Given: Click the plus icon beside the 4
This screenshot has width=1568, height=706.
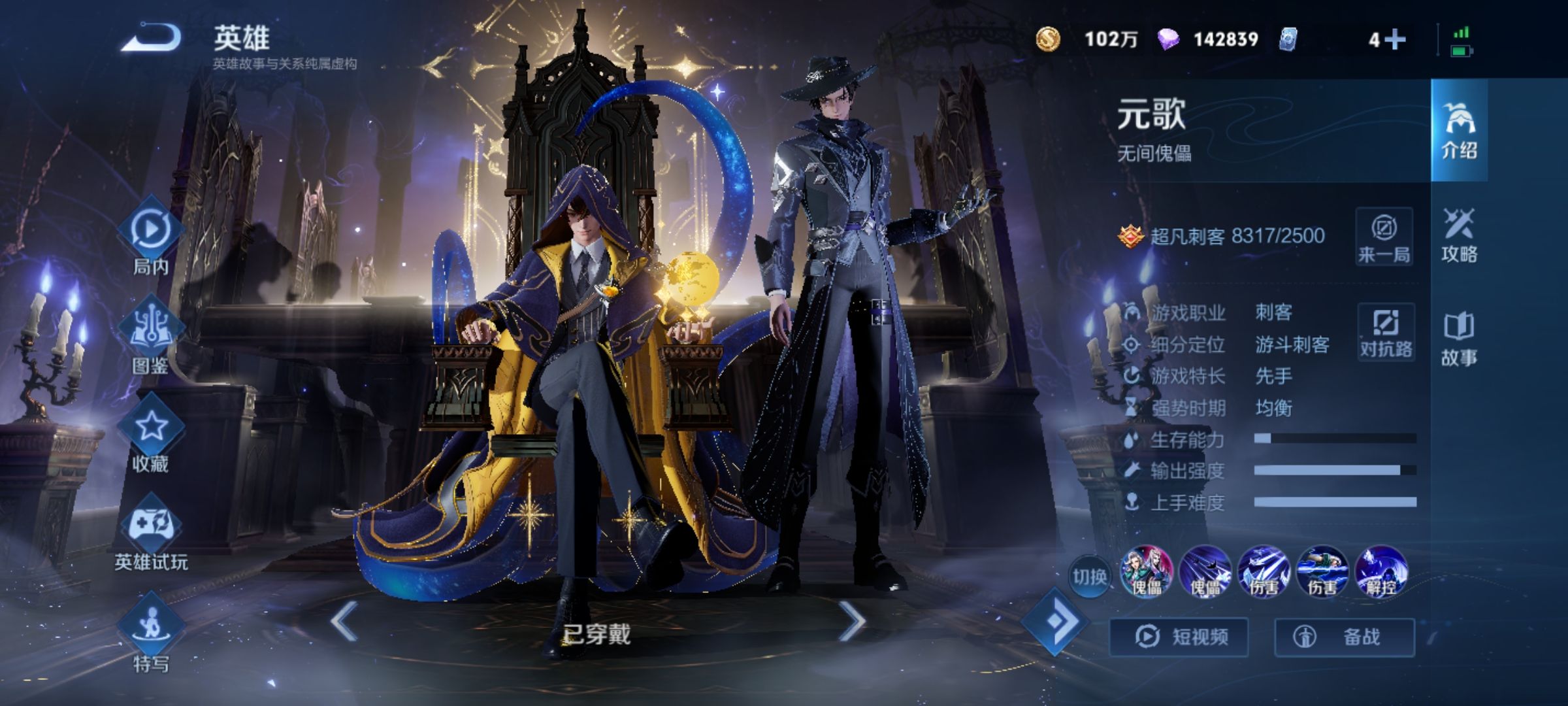Looking at the screenshot, I should 1395,40.
